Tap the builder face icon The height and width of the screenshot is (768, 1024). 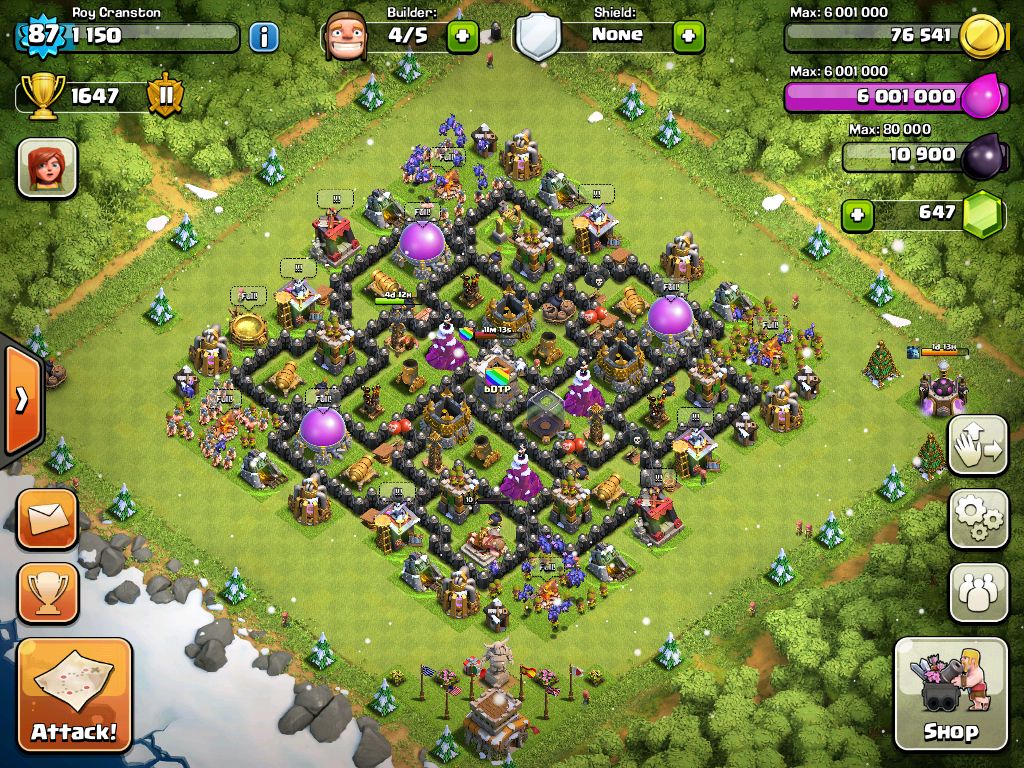pyautogui.click(x=347, y=37)
